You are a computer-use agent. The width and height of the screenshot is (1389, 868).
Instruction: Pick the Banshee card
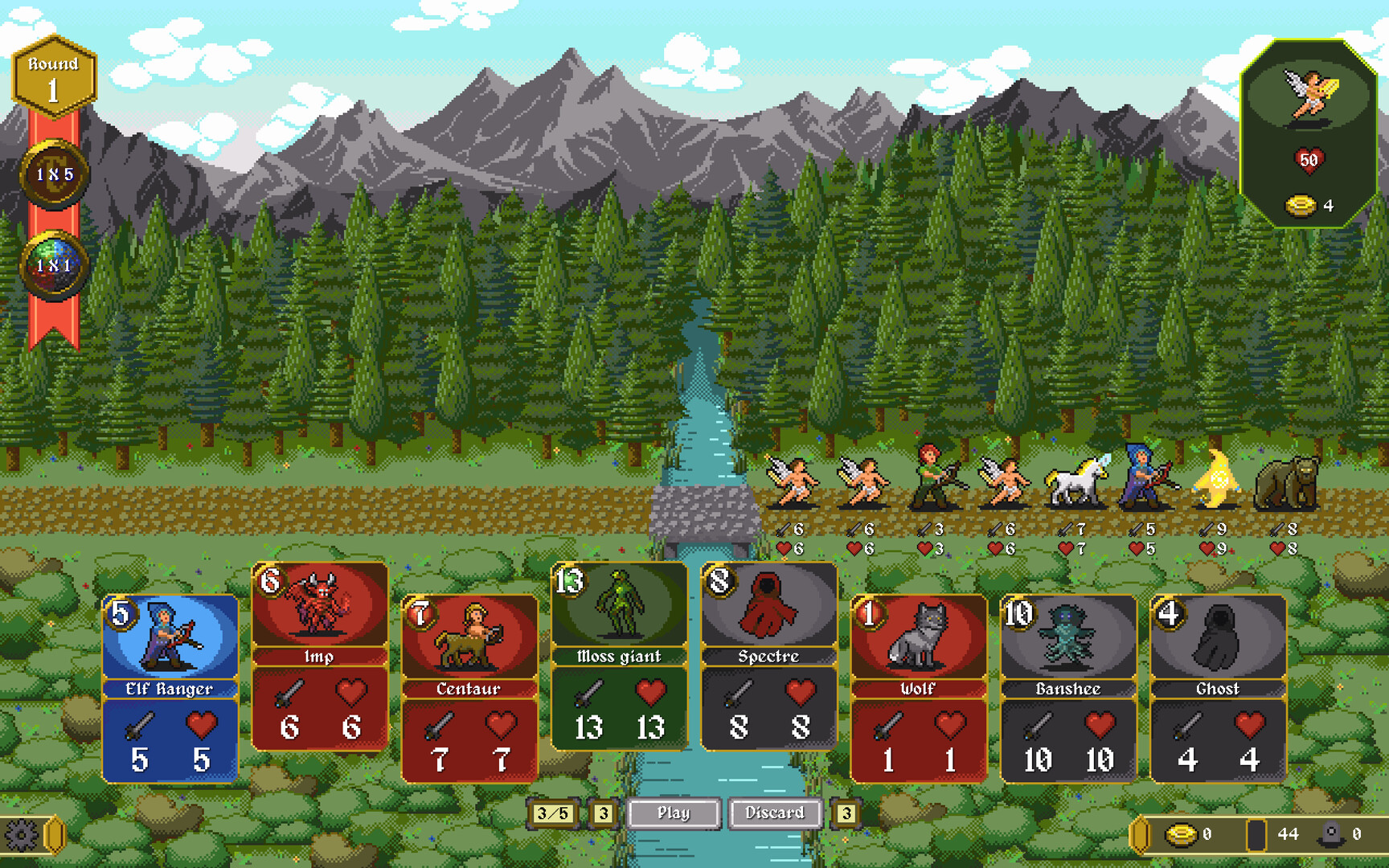(x=1067, y=688)
